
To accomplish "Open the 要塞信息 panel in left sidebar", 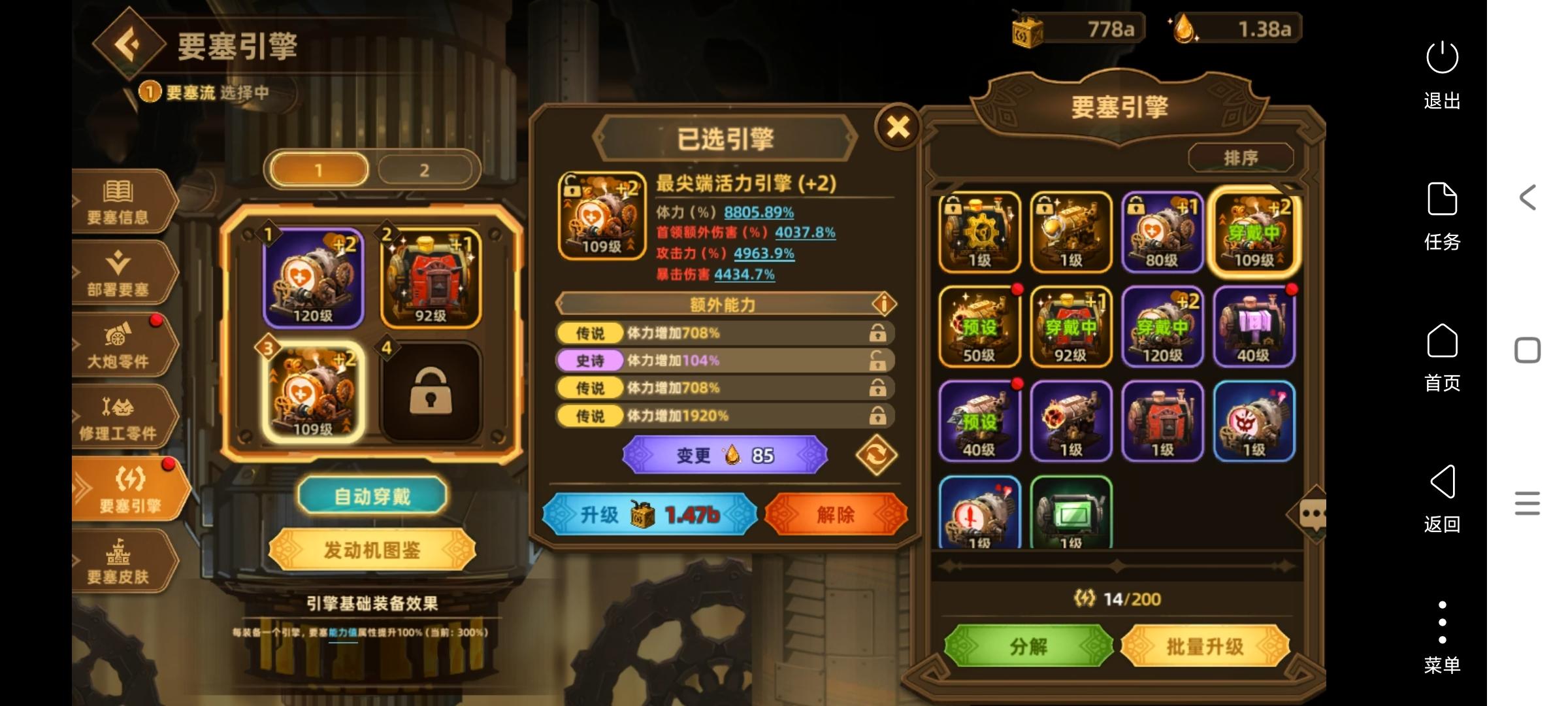I will tap(121, 203).
